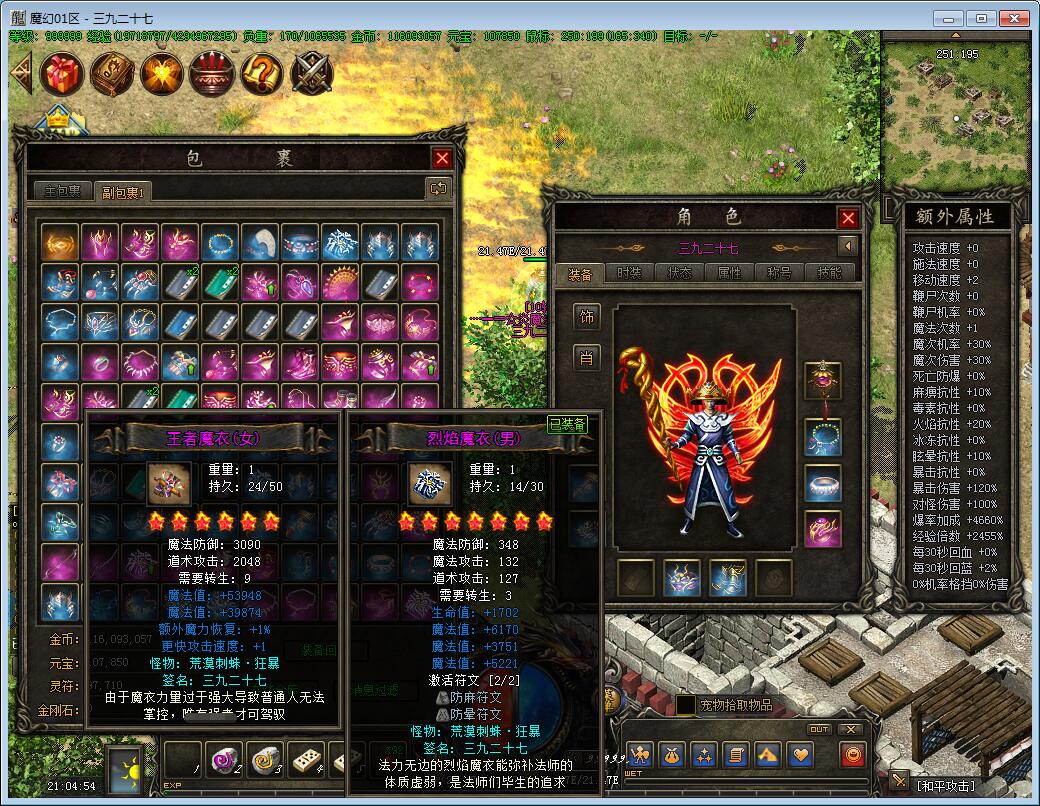Open the red gift box icon
Viewport: 1040px width, 806px height.
[x=62, y=73]
